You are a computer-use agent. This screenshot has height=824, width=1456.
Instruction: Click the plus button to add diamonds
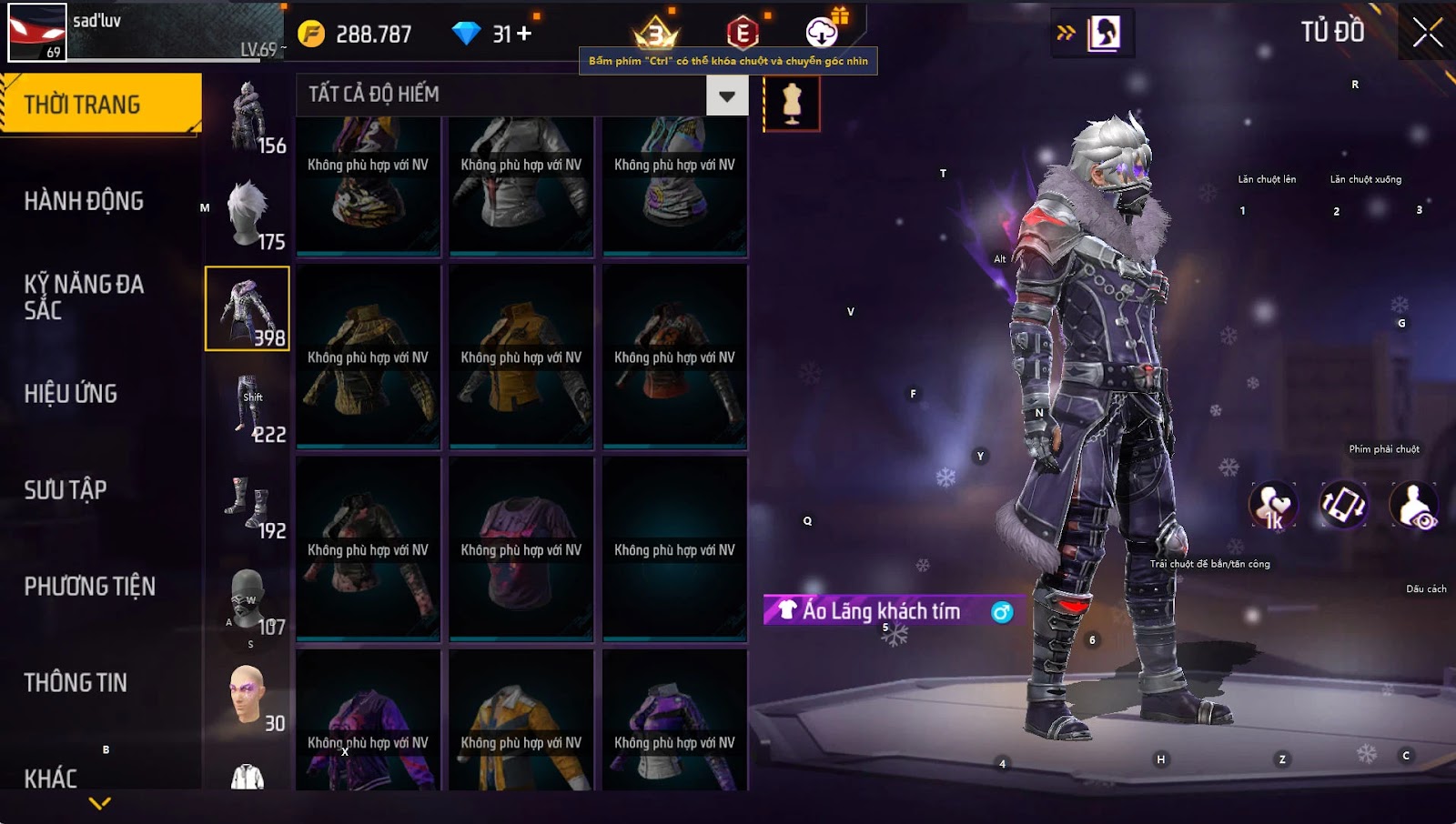pos(524,34)
